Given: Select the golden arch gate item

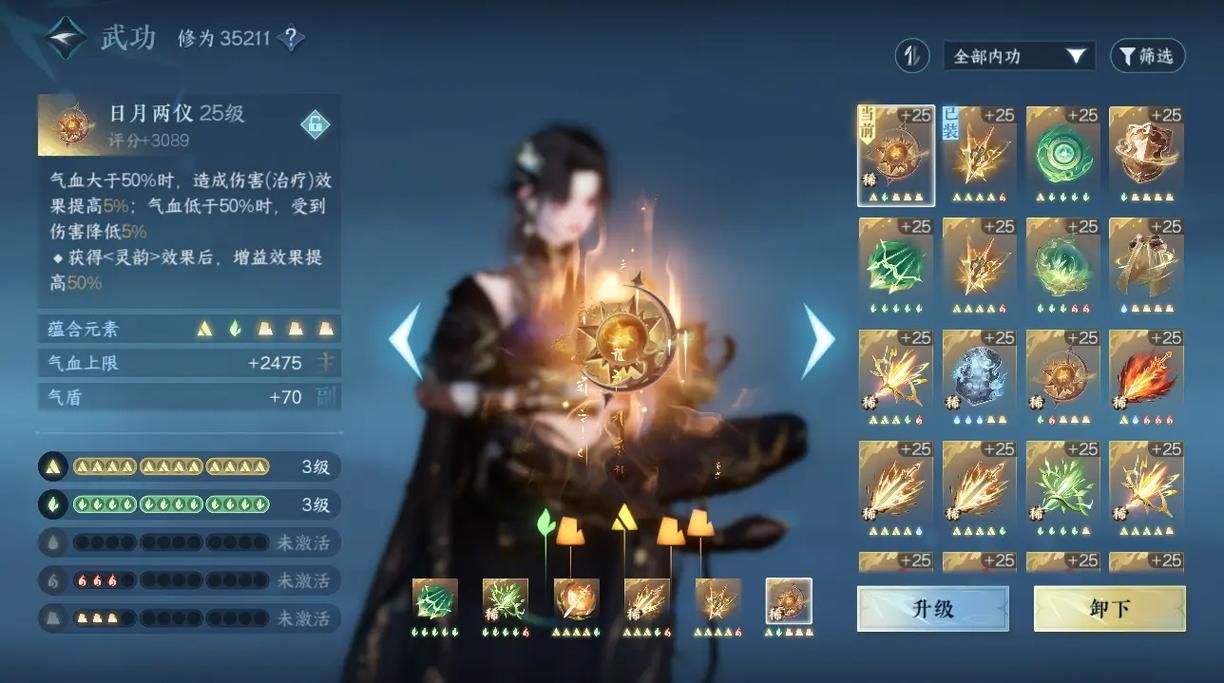Looking at the screenshot, I should point(1146,262).
